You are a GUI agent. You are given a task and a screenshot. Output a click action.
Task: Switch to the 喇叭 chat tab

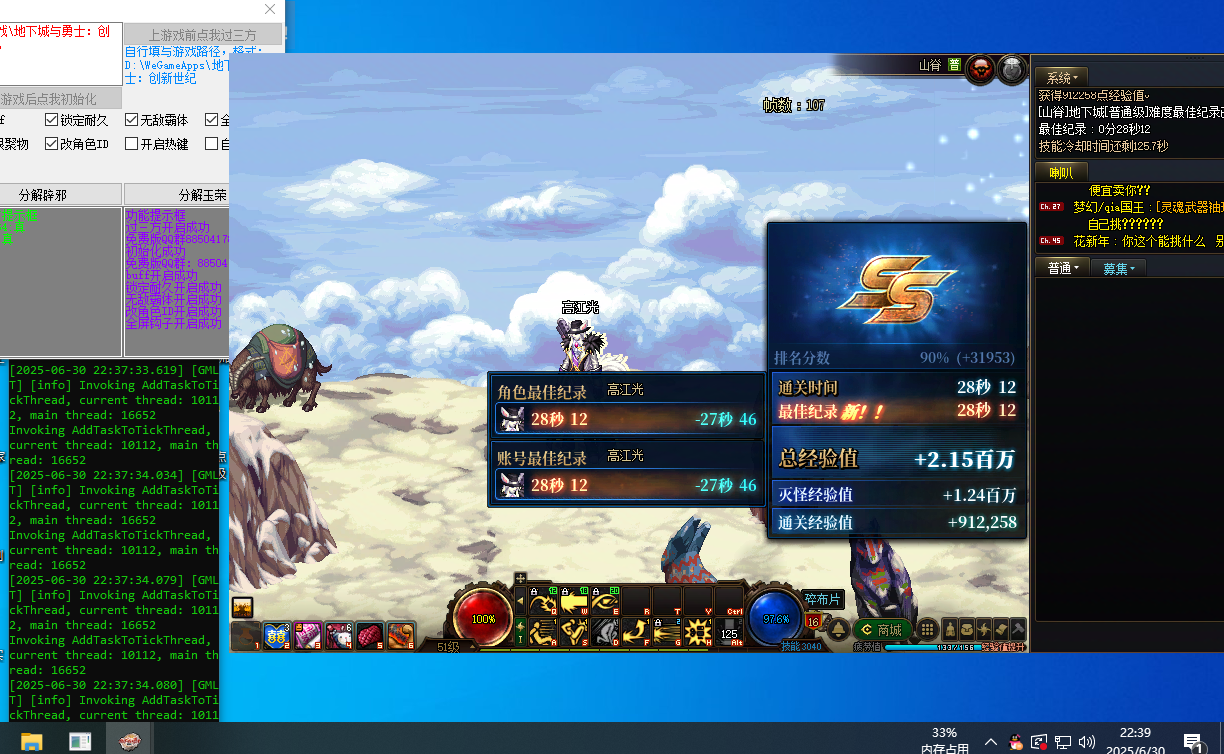coord(1061,172)
